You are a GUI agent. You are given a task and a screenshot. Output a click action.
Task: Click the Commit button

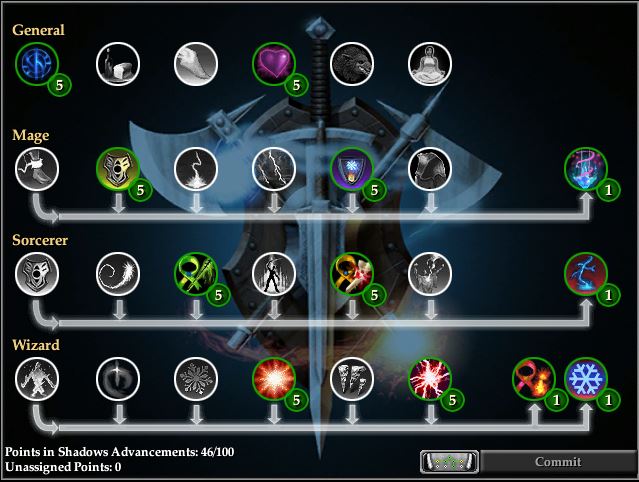[x=558, y=462]
